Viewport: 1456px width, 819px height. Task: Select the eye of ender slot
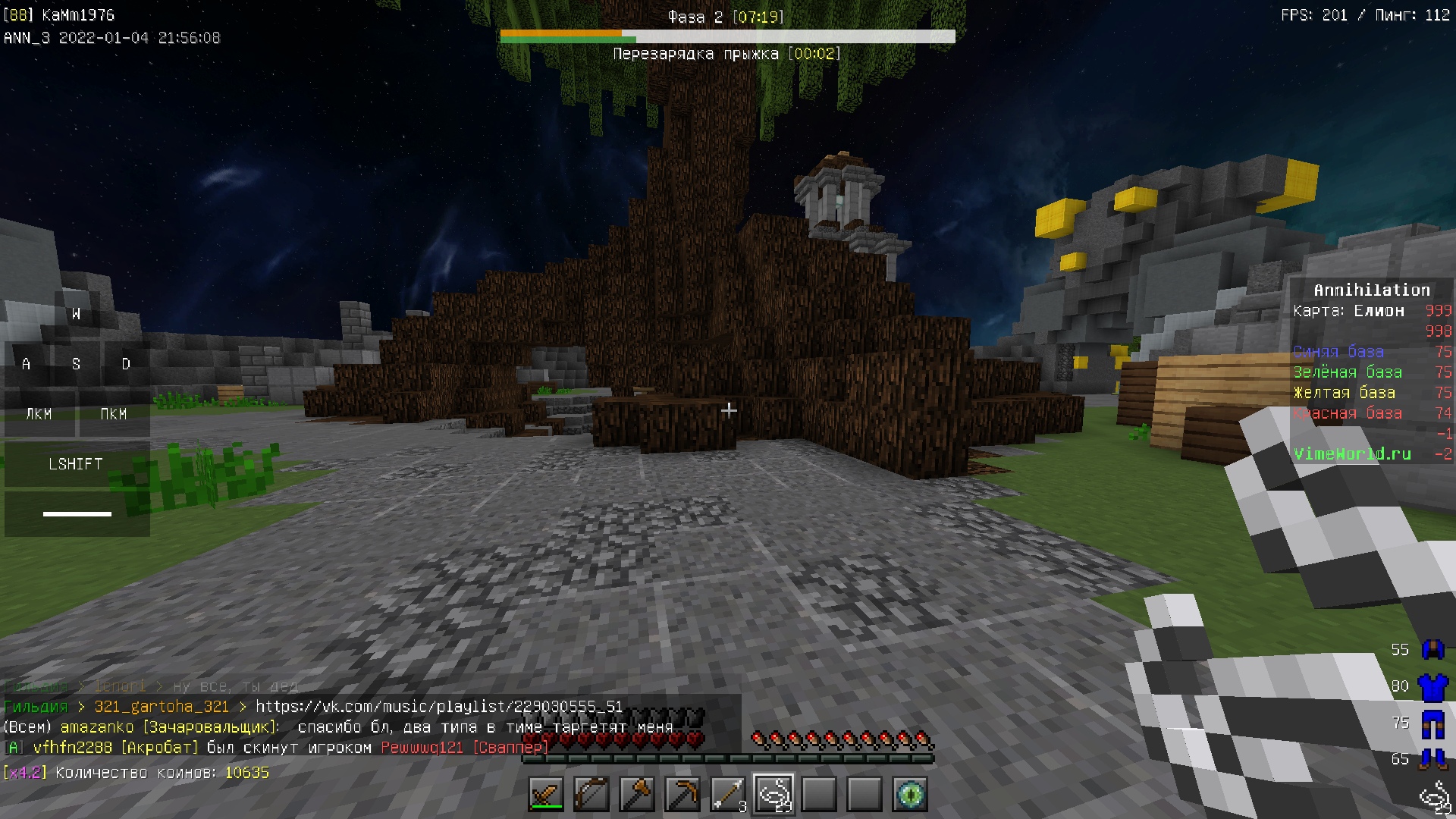(910, 795)
